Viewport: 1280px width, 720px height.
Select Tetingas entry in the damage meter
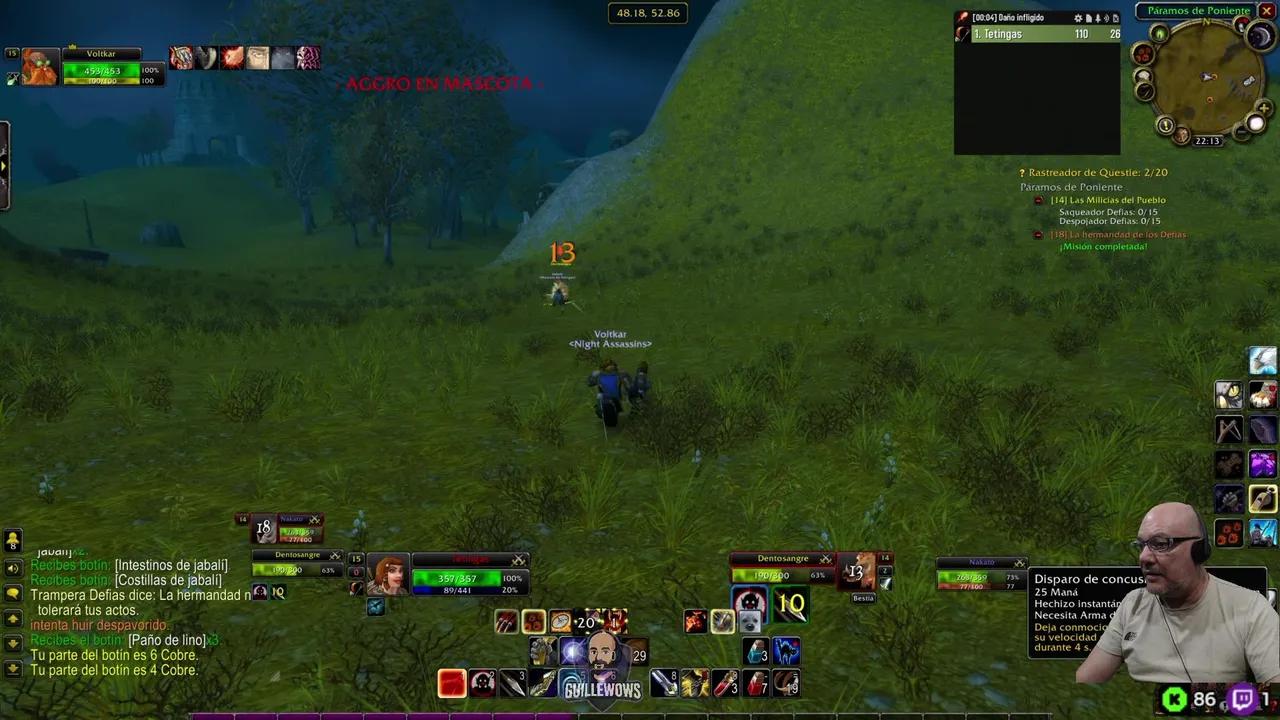(1035, 33)
